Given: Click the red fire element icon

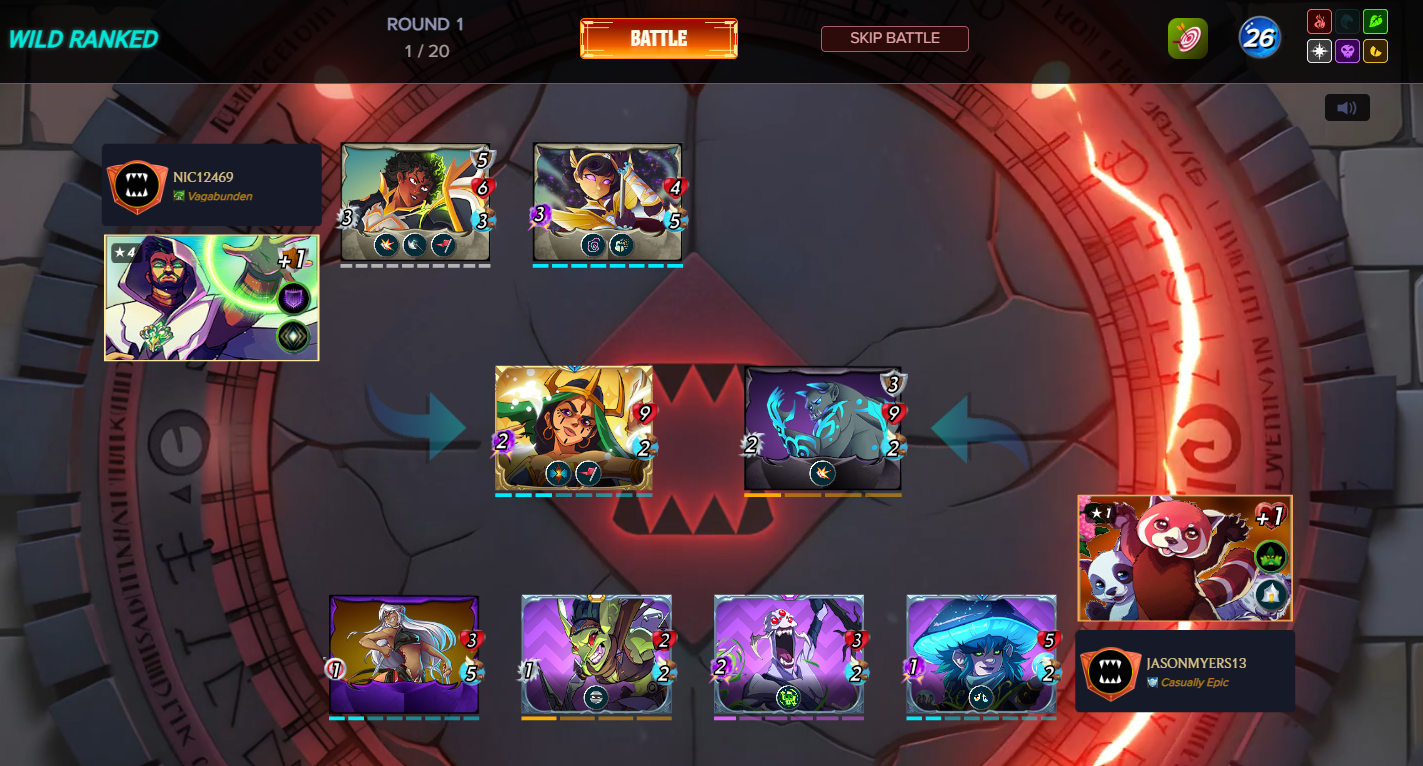Looking at the screenshot, I should pos(1319,22).
